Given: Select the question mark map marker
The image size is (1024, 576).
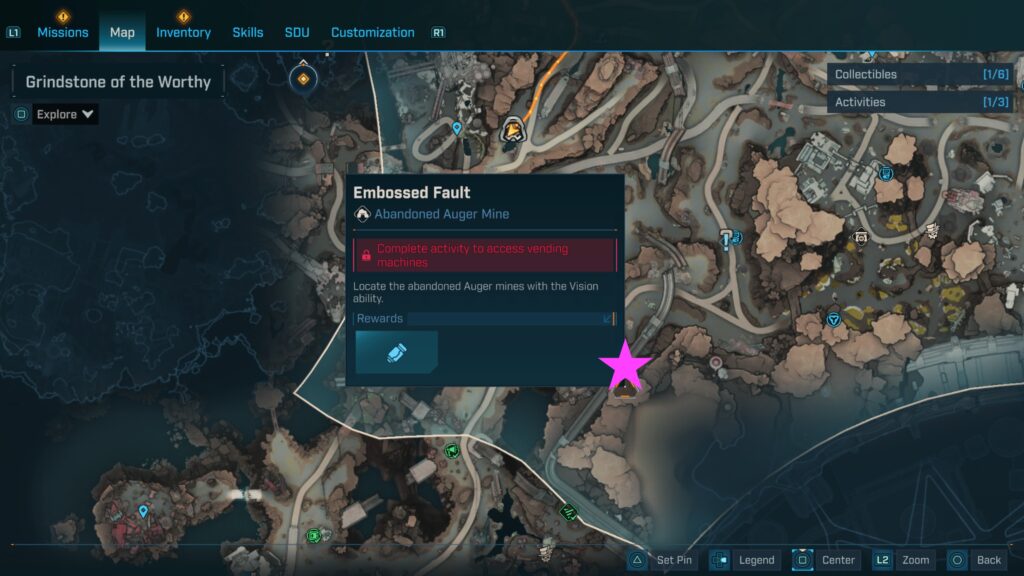Looking at the screenshot, I should coord(727,237).
